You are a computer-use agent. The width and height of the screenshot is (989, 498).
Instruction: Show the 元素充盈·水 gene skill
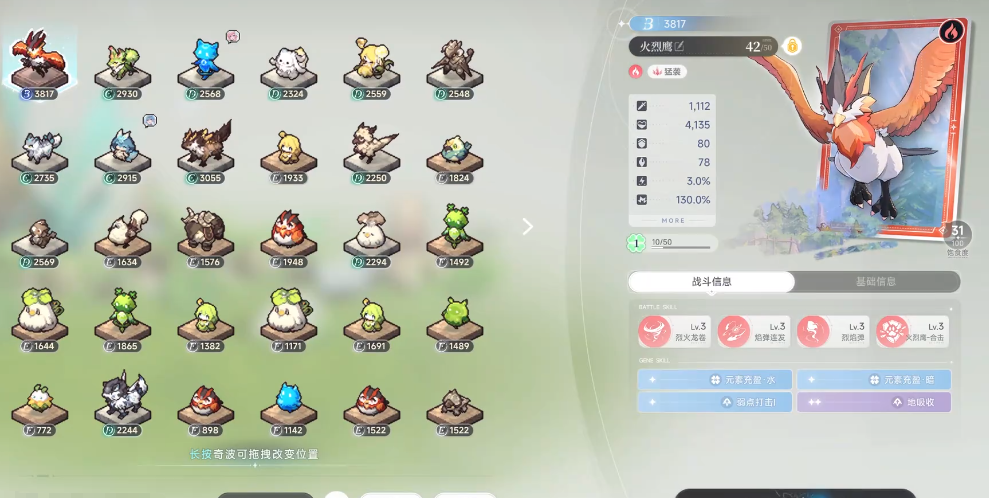714,380
